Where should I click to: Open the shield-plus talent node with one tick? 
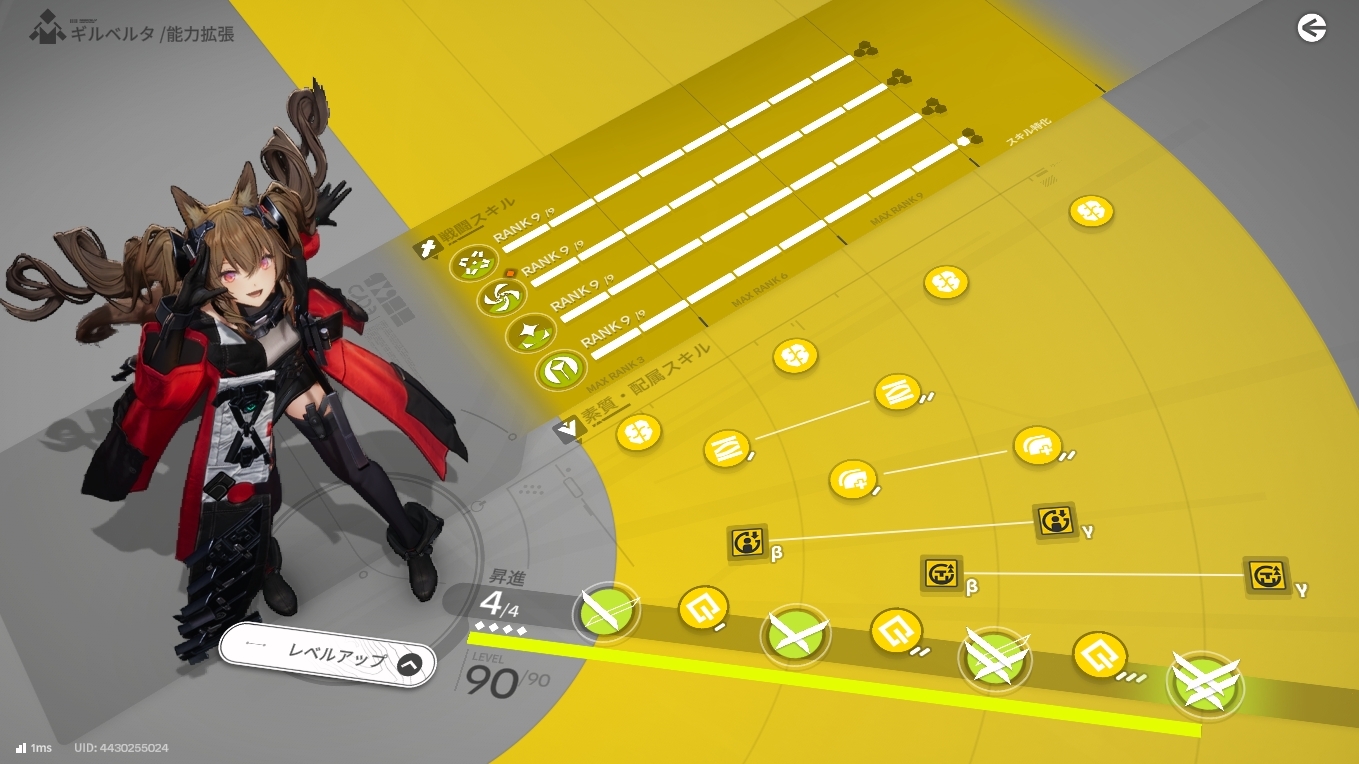click(x=852, y=480)
